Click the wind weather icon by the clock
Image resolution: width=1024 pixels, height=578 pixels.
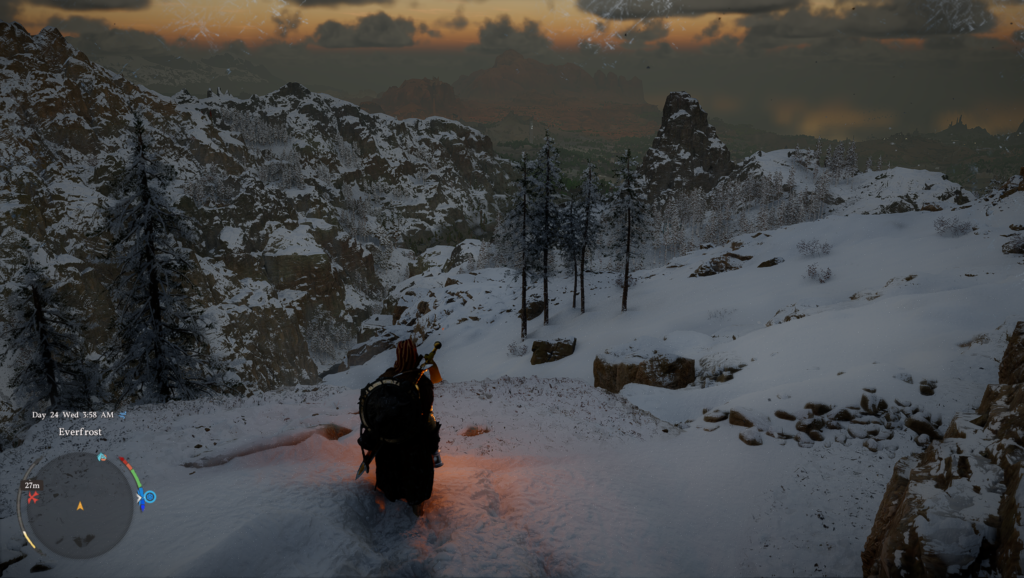click(x=123, y=414)
